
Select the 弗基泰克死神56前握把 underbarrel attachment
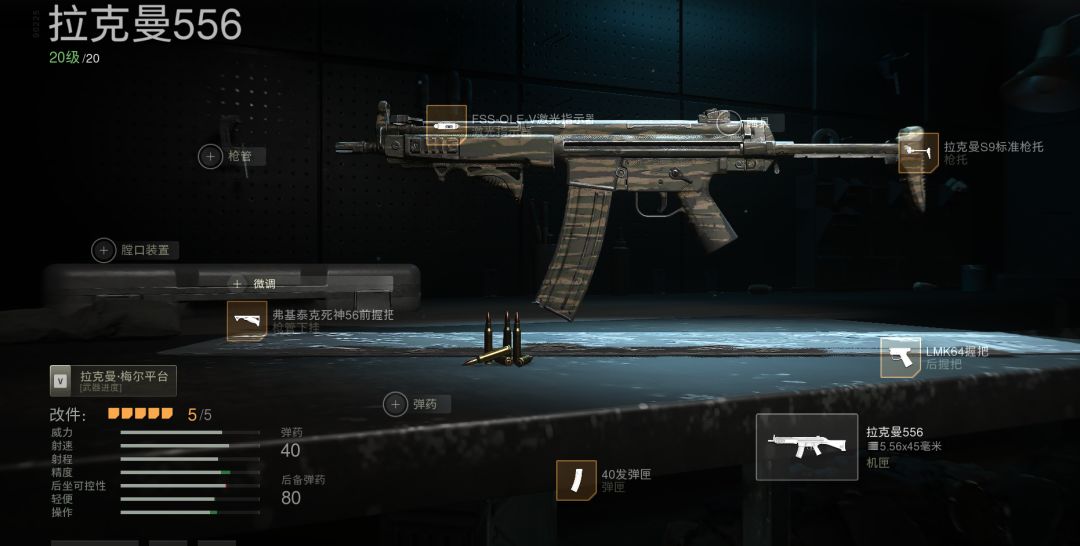click(247, 320)
